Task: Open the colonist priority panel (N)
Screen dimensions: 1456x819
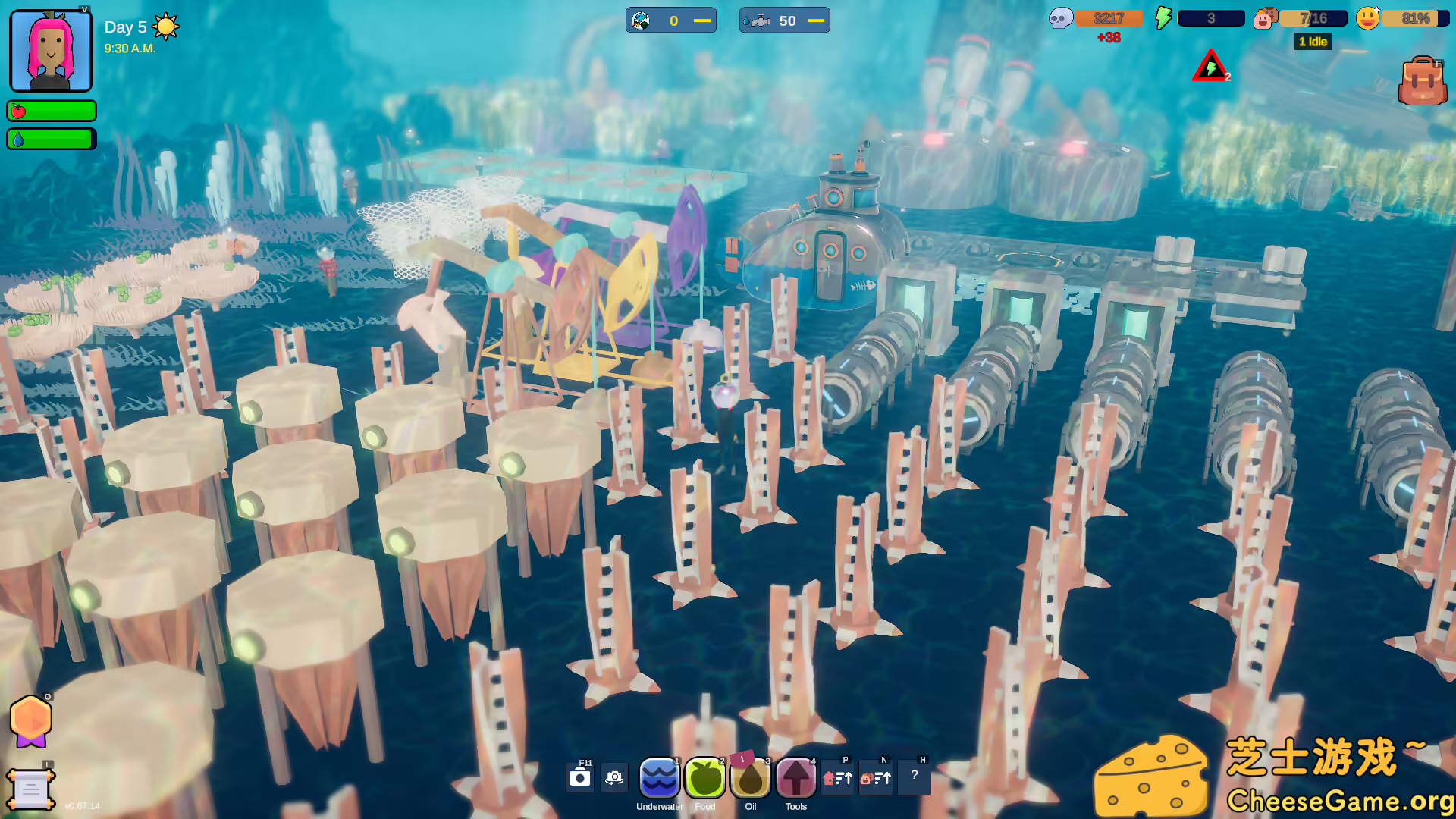Action: [877, 777]
